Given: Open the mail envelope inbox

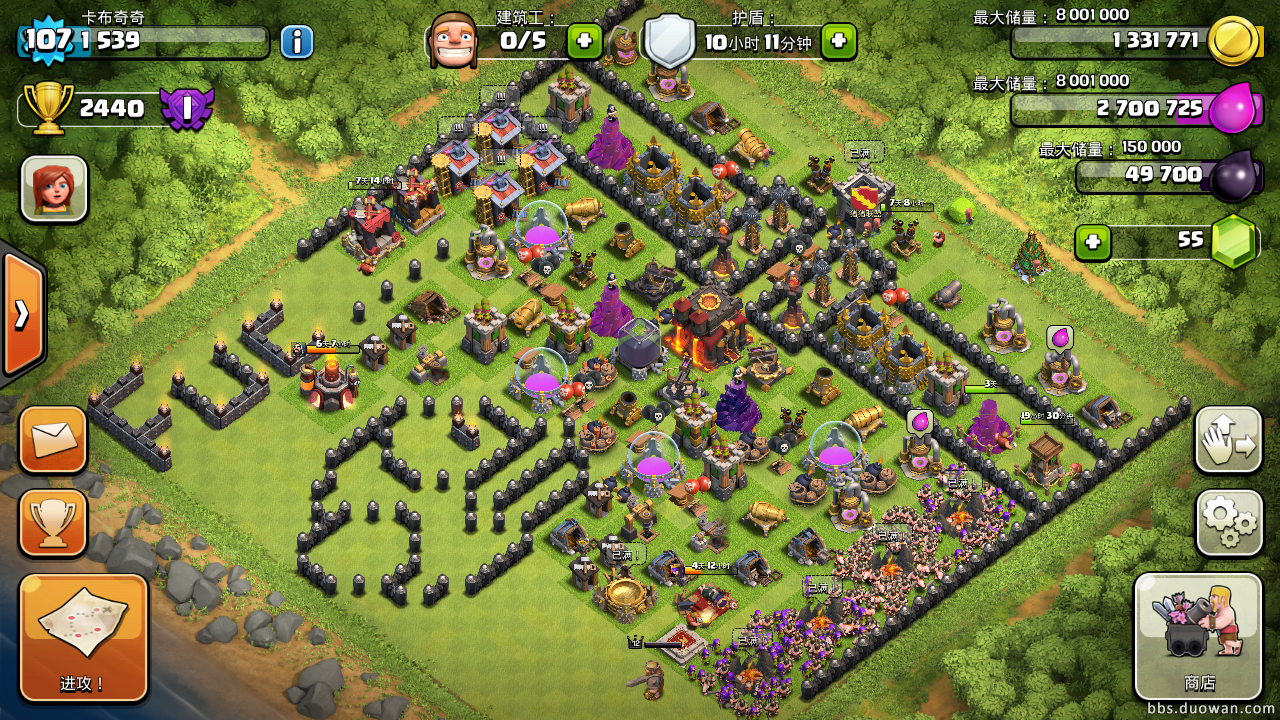Looking at the screenshot, I should point(53,439).
